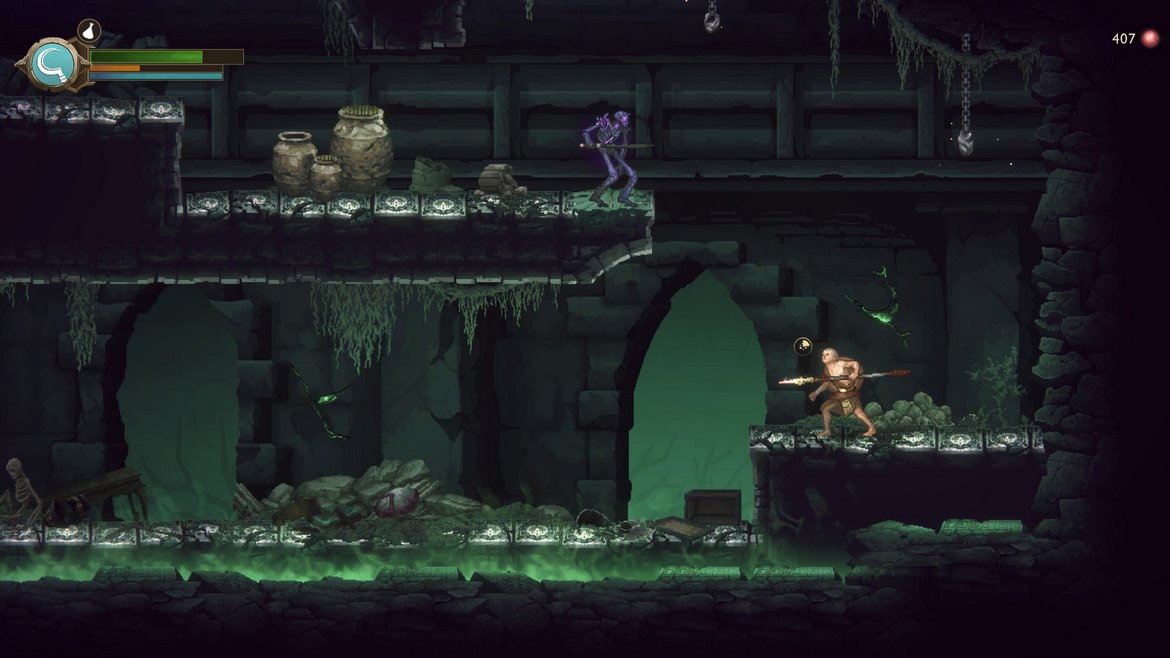Select the sickle emblem in the HUD

(48, 64)
